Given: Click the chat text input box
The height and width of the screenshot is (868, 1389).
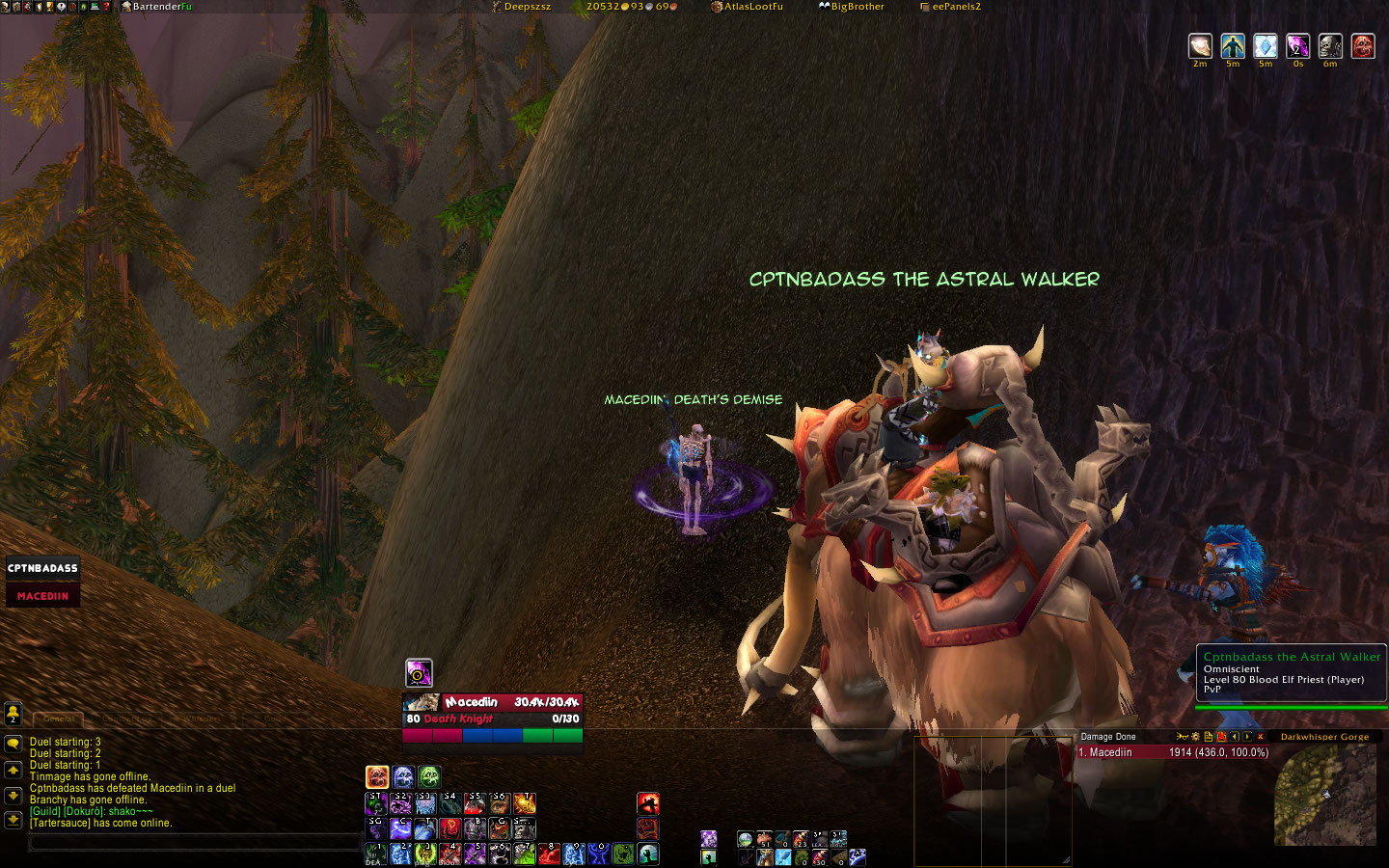Looking at the screenshot, I should (x=193, y=843).
